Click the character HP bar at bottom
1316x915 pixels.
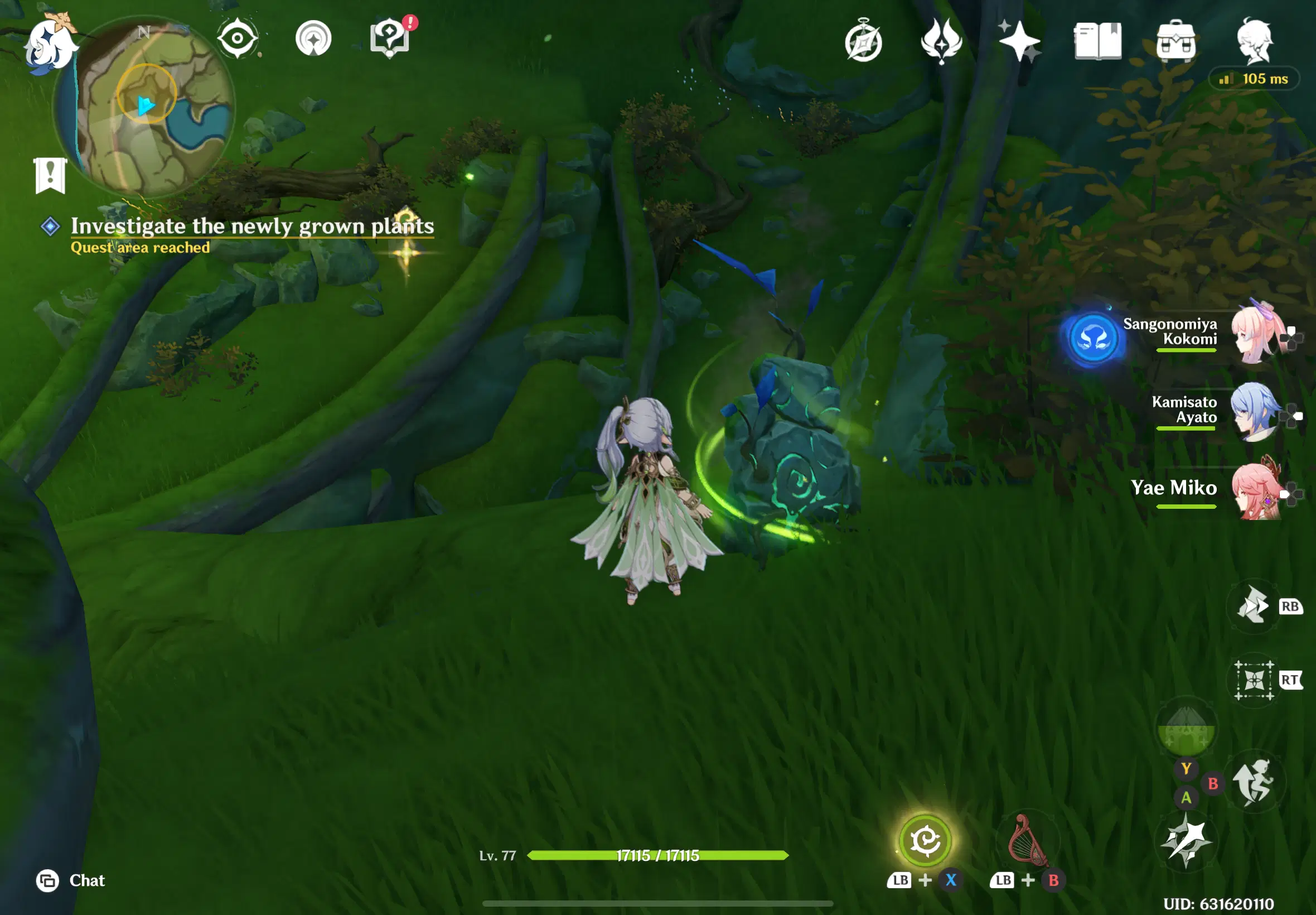(x=657, y=856)
